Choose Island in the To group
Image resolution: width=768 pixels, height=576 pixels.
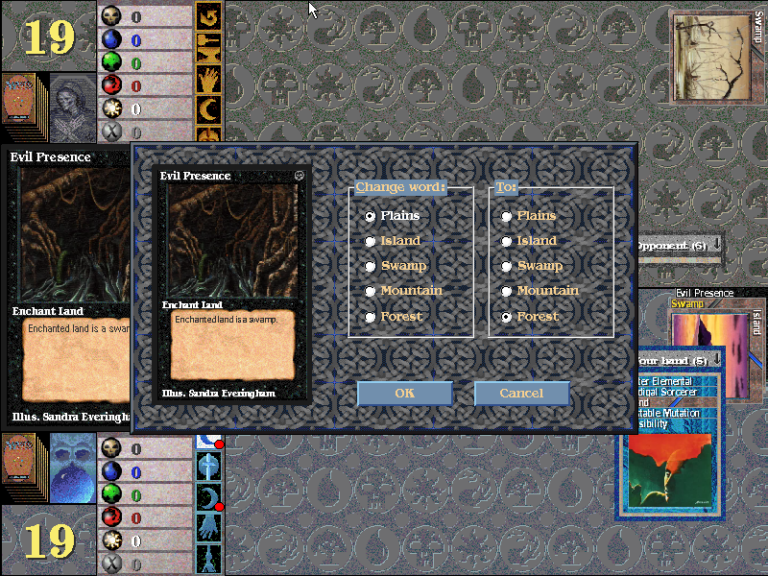[507, 241]
